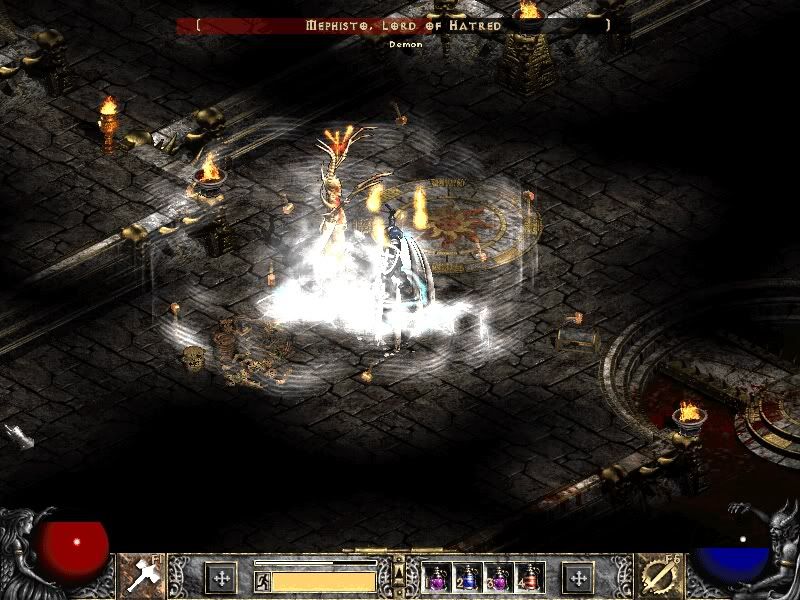
Task: Expand the mini menu arrow button
Action: (x=399, y=572)
